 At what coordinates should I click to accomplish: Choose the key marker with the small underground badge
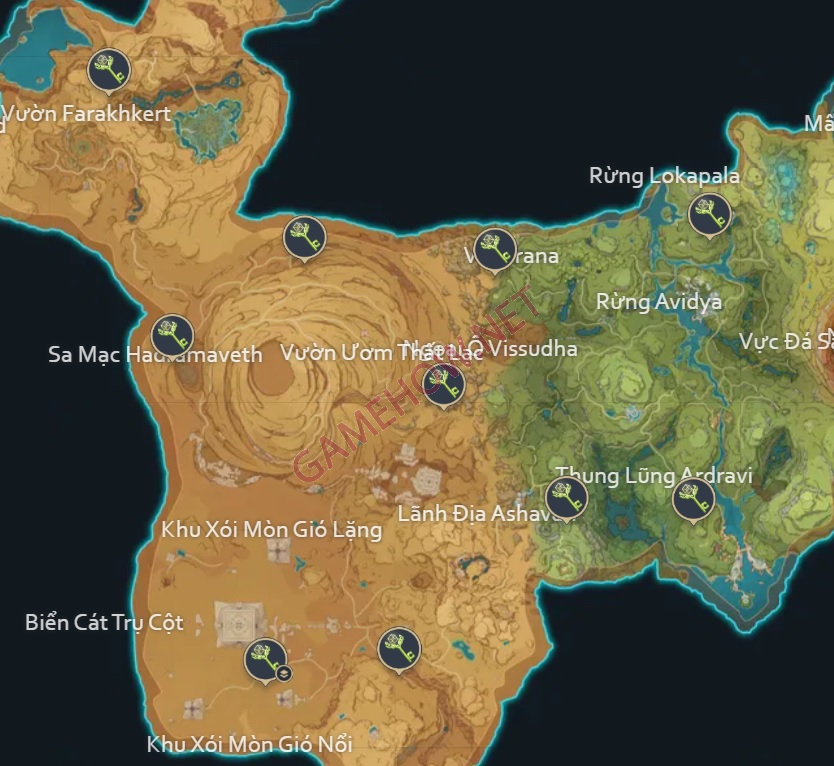265,659
